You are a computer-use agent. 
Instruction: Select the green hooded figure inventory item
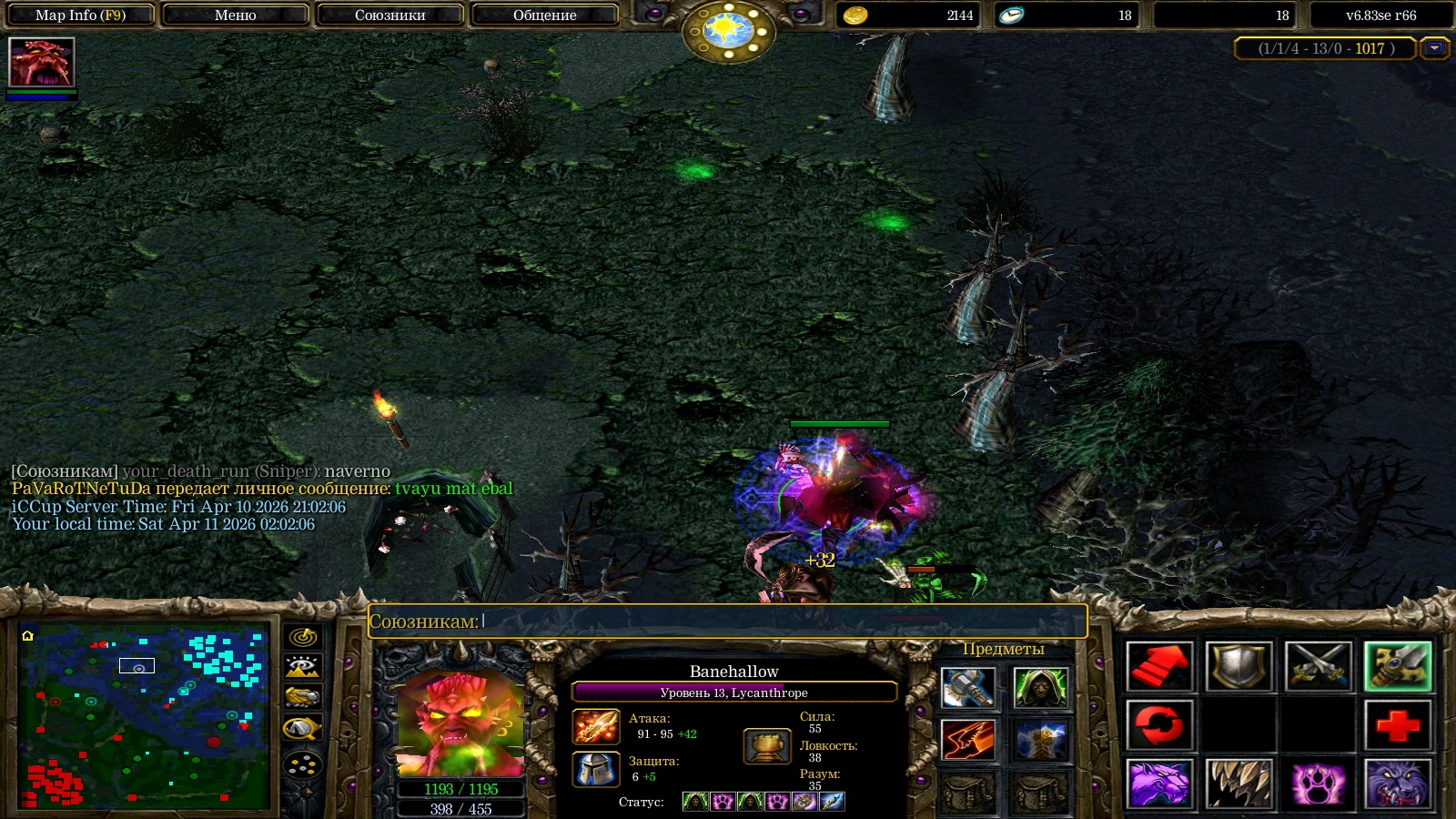click(x=1039, y=687)
